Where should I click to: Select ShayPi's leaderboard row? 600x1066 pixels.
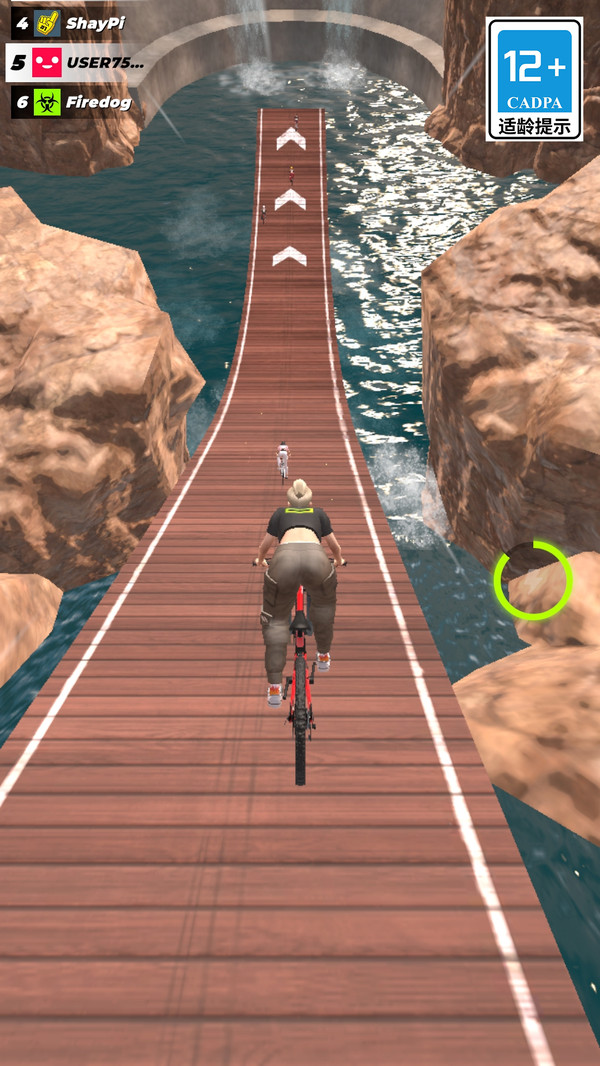point(70,23)
